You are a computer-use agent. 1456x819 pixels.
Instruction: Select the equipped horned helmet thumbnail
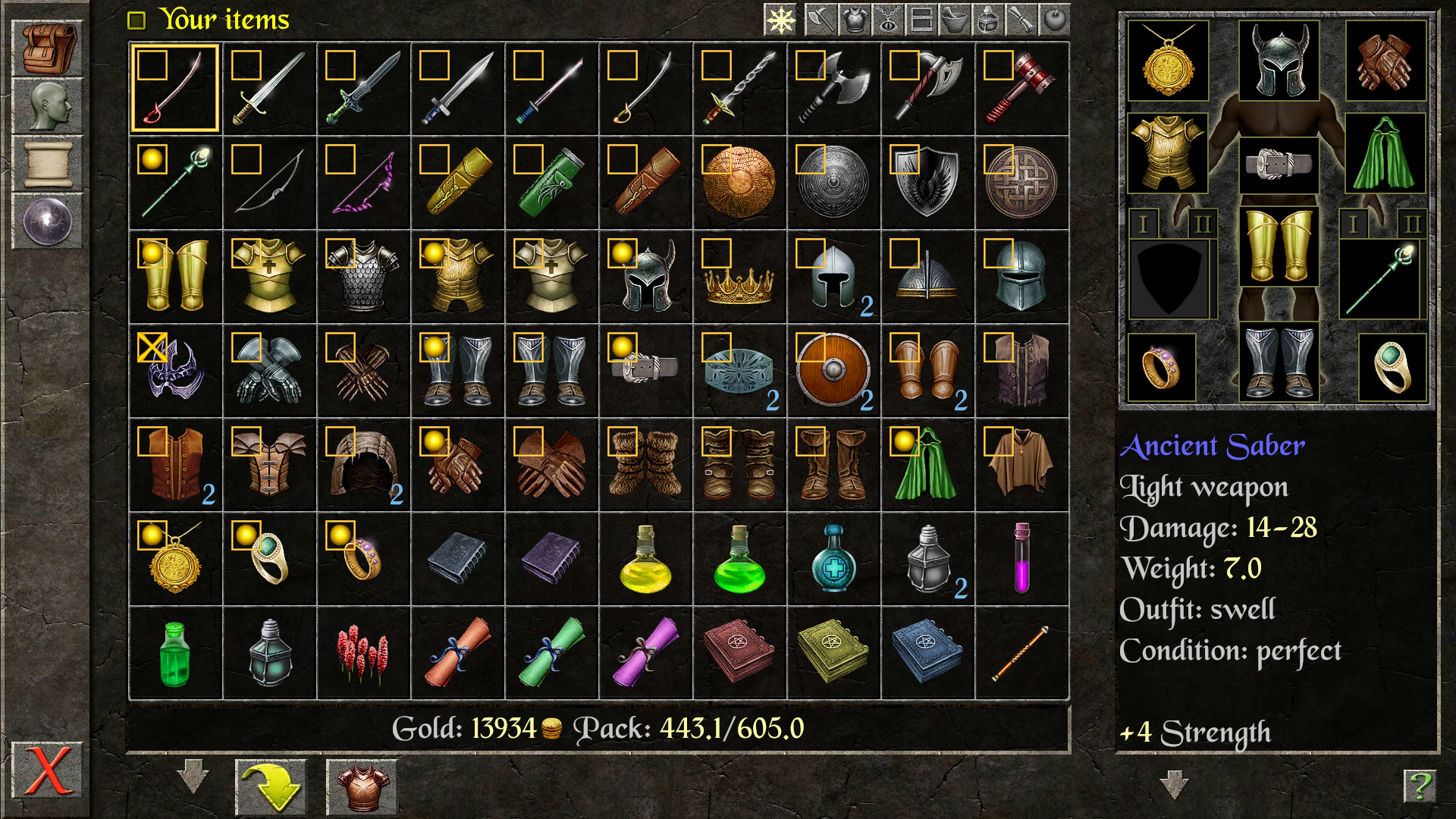pos(1278,61)
